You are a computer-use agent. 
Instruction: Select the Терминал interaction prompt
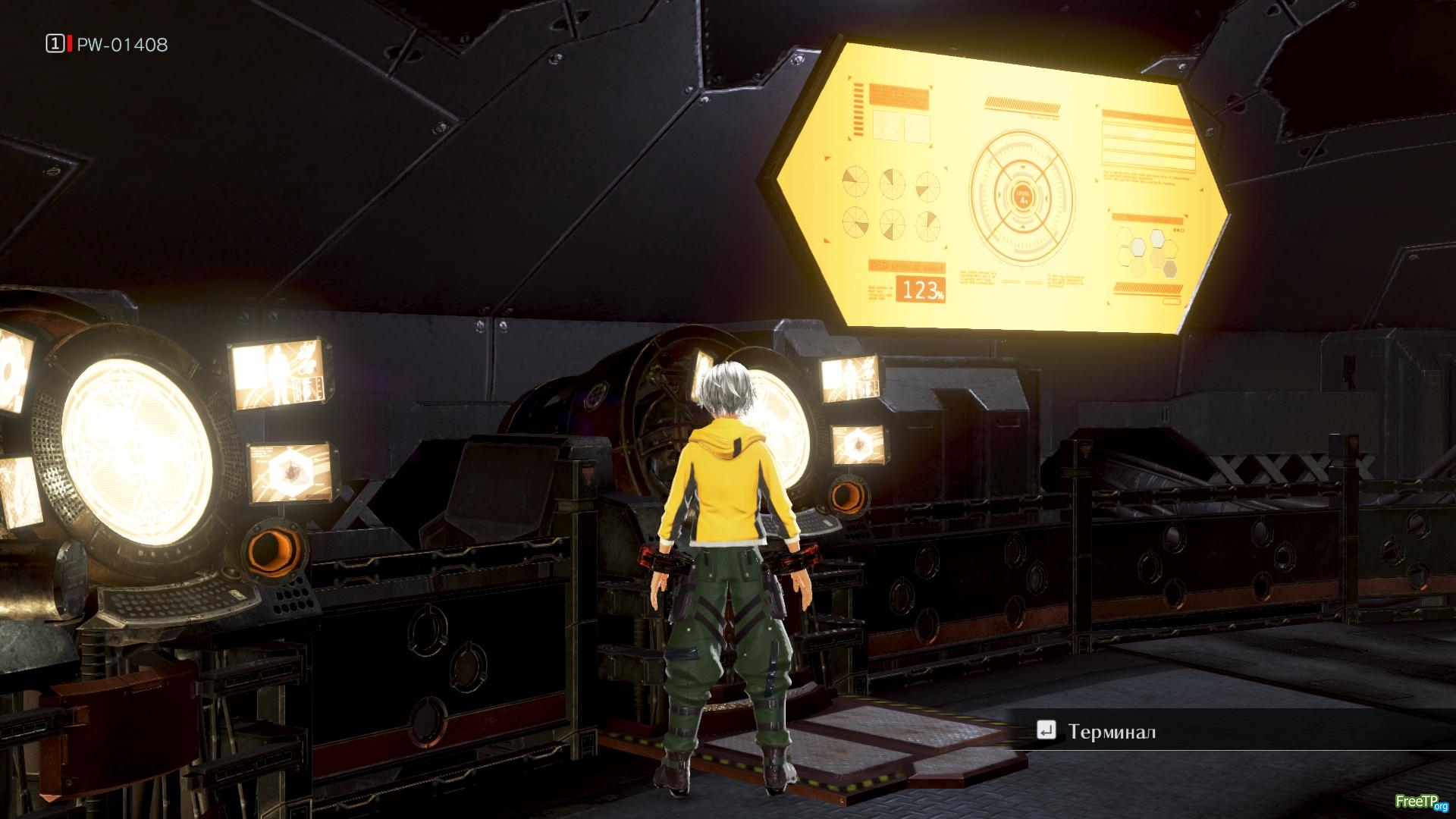(1111, 731)
